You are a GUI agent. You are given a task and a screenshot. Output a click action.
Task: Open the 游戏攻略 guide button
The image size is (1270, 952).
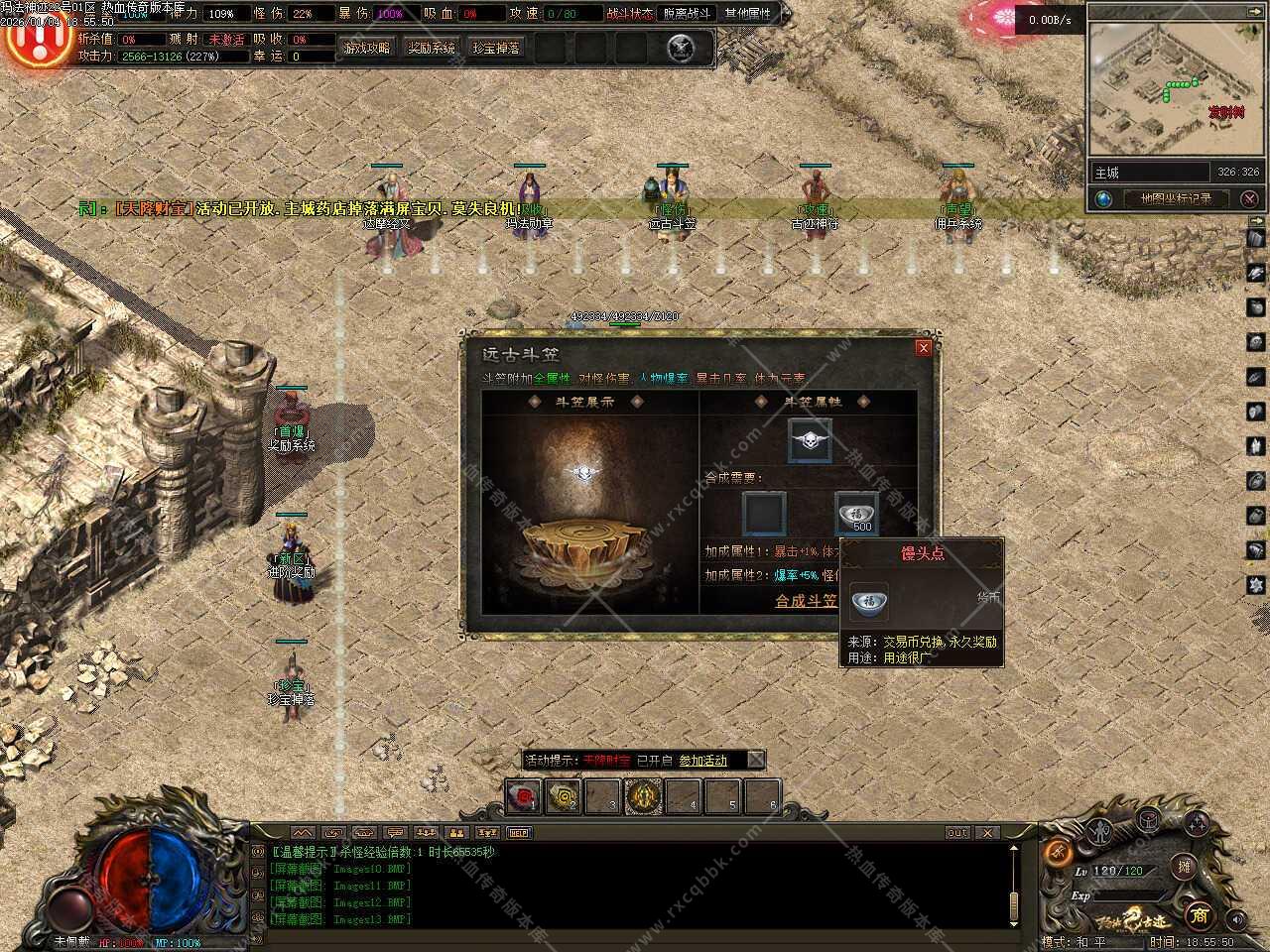[366, 48]
